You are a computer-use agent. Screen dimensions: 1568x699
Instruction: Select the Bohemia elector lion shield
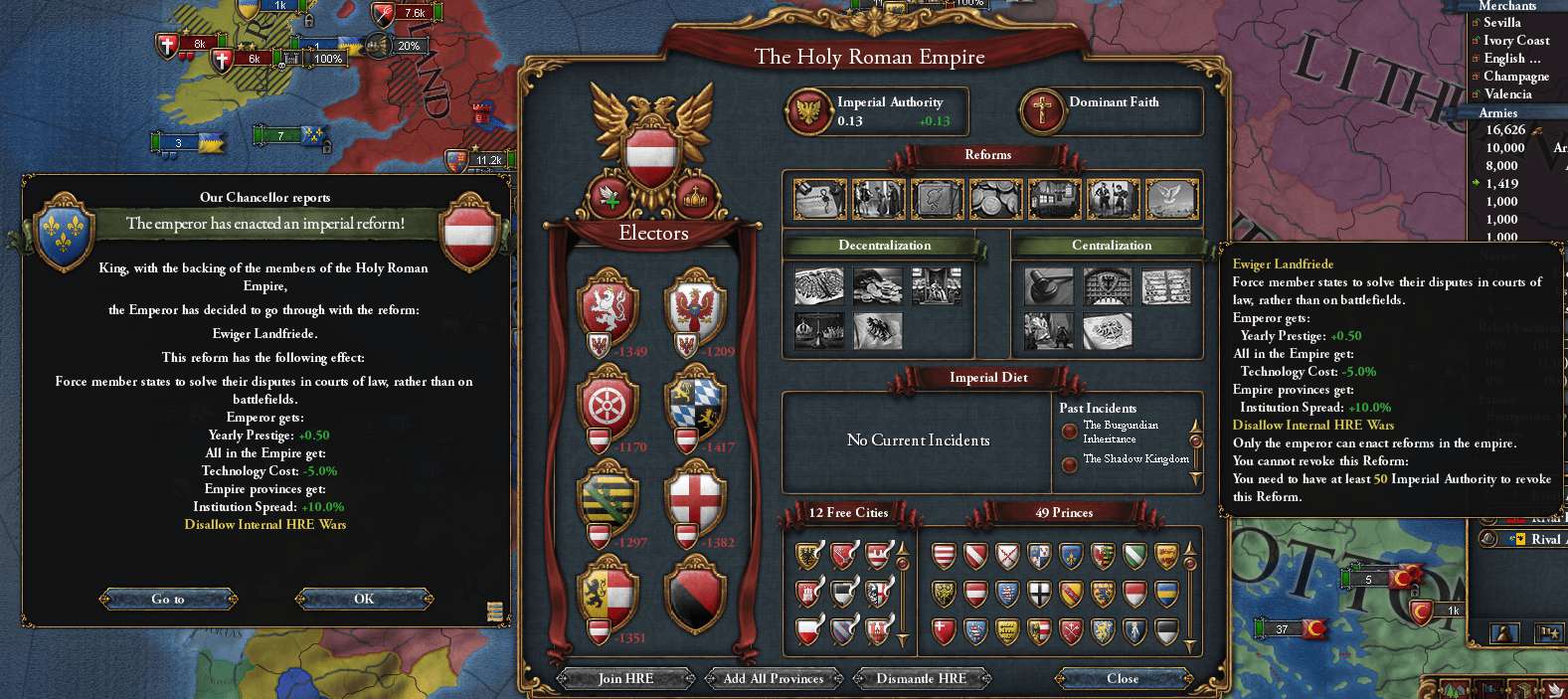pos(608,306)
